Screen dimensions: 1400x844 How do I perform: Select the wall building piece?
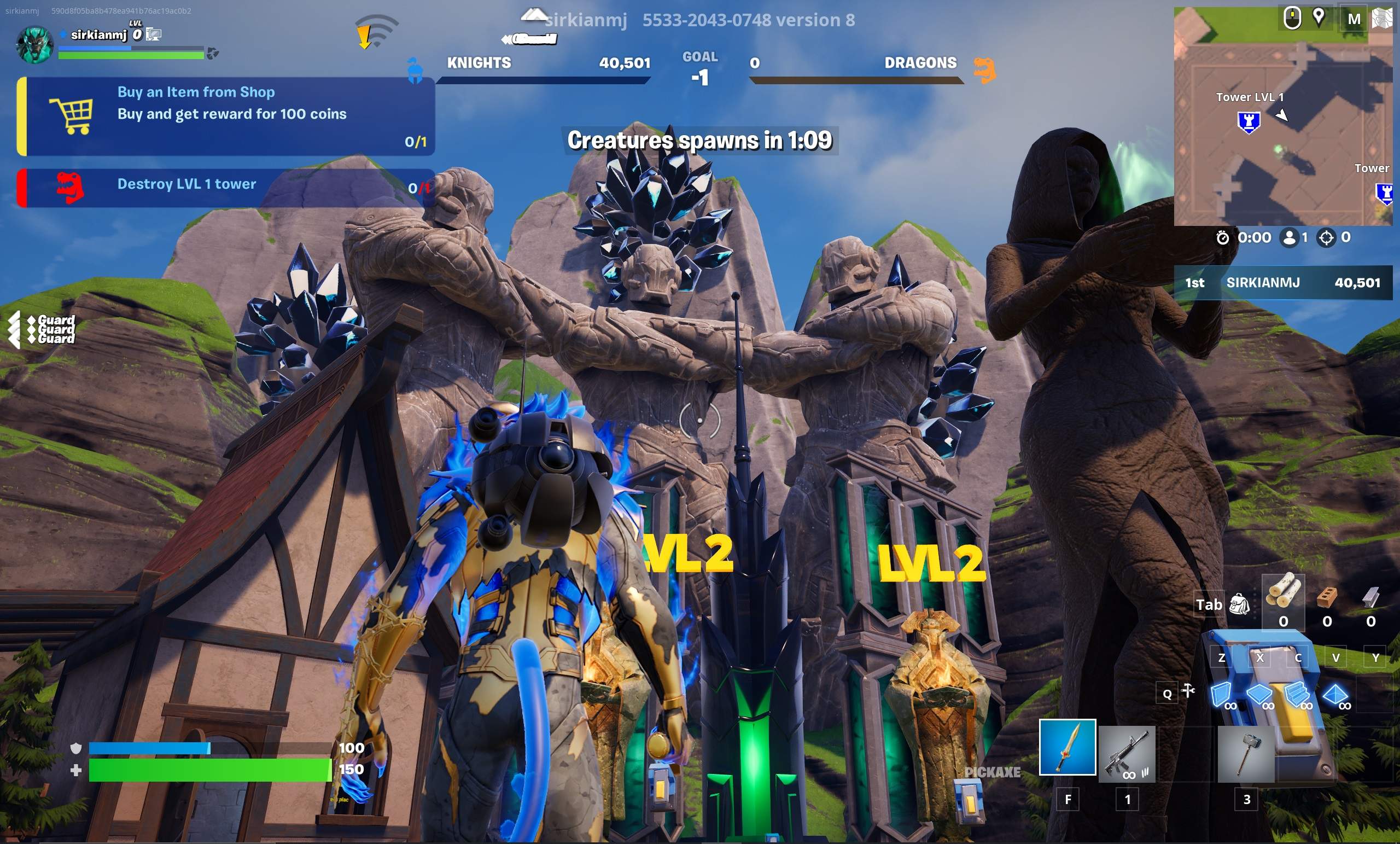click(x=1222, y=695)
